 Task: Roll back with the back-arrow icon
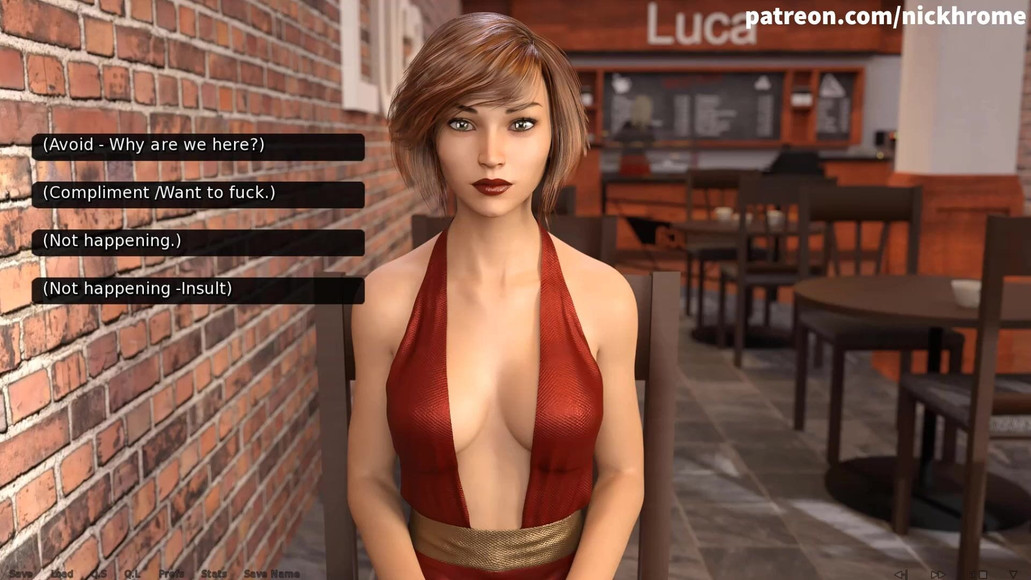[x=901, y=574]
